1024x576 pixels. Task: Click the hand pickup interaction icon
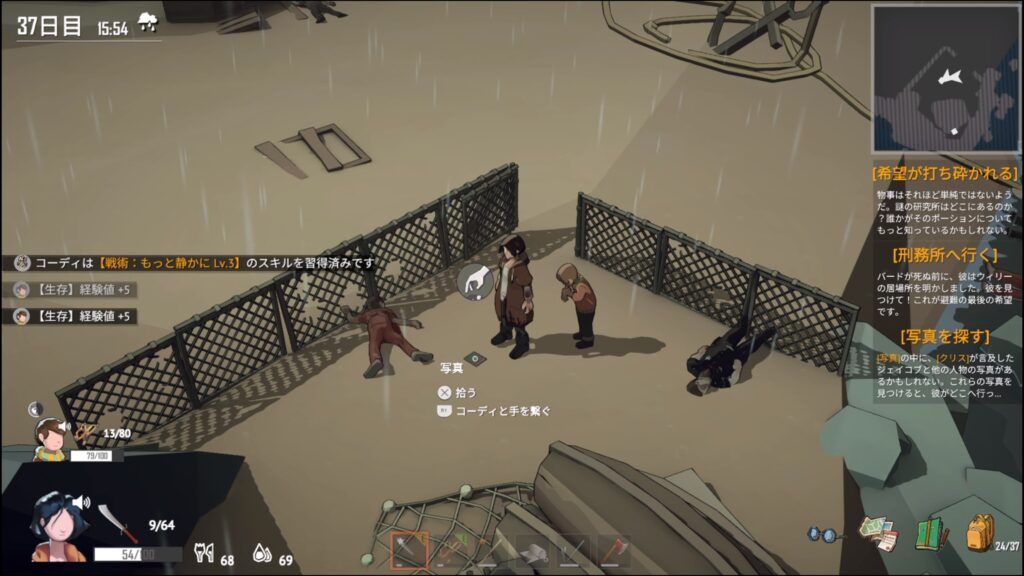click(x=476, y=281)
